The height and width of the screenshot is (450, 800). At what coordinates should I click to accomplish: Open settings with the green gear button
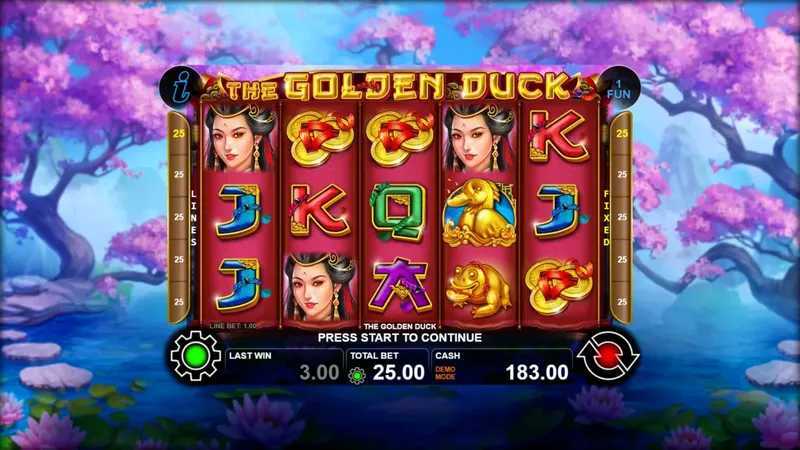pyautogui.click(x=195, y=357)
